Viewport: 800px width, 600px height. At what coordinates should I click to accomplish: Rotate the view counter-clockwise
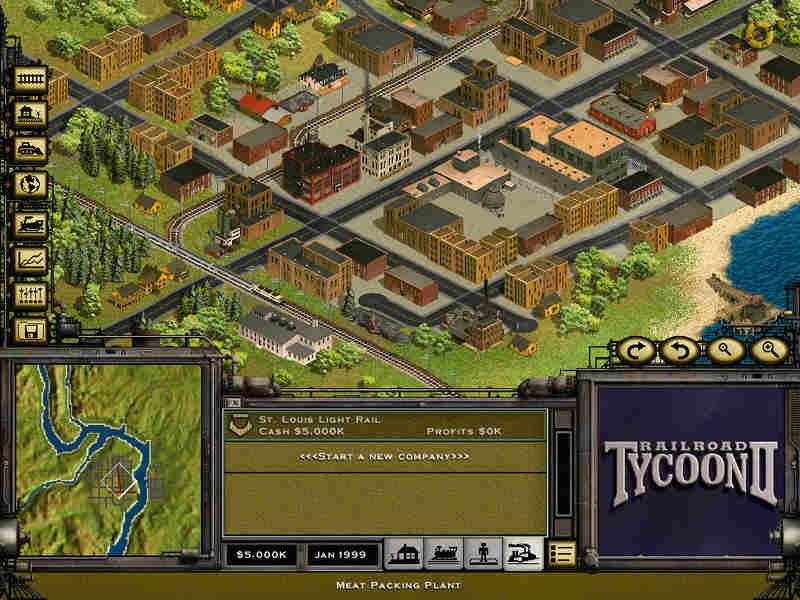(679, 350)
